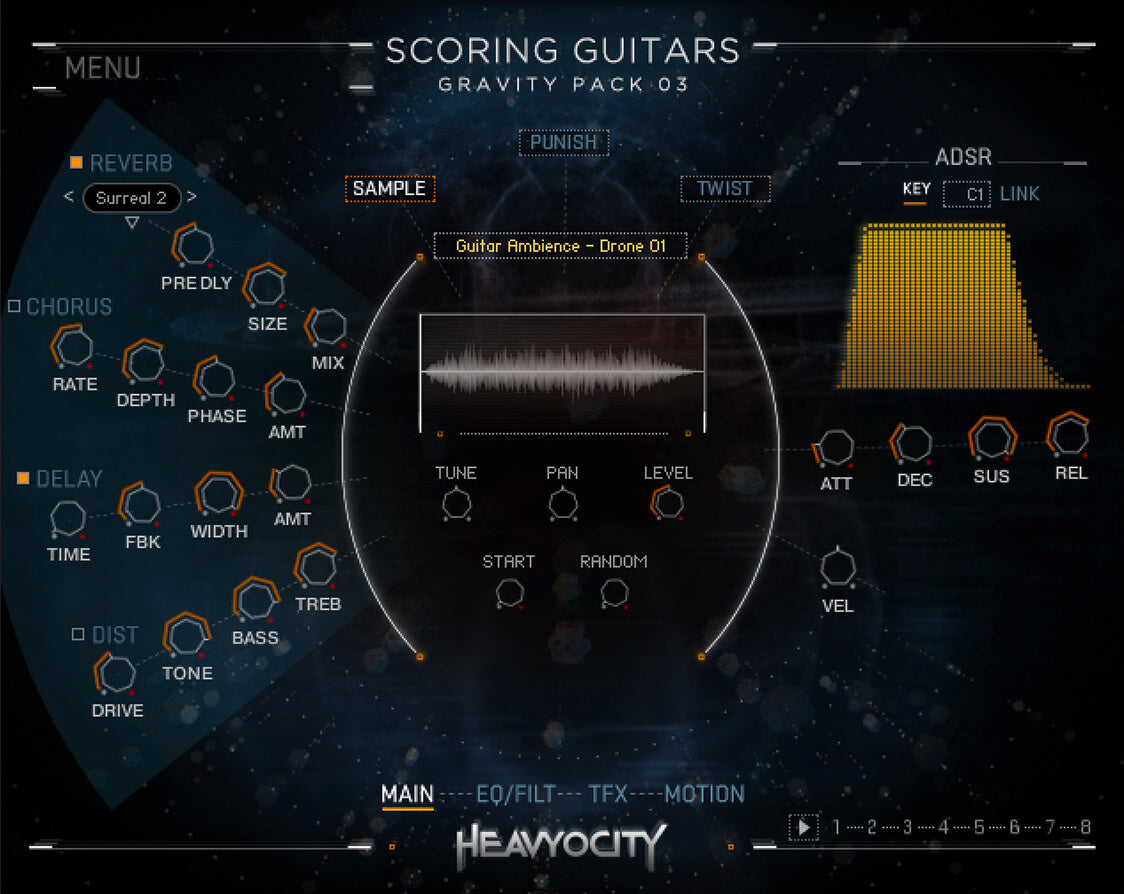Click the sequencer play button
This screenshot has width=1124, height=894.
802,827
